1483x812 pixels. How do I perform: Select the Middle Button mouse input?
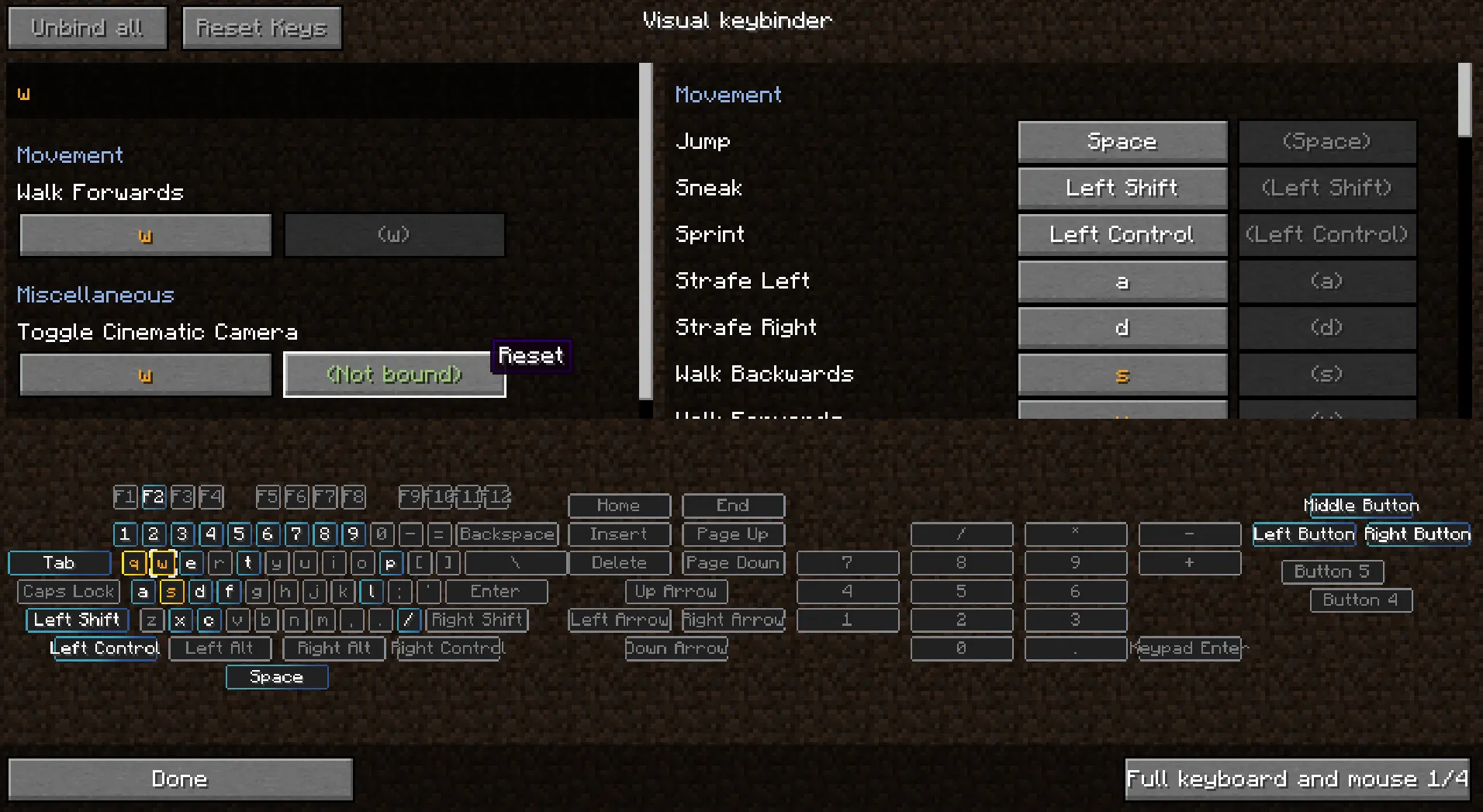click(1362, 505)
